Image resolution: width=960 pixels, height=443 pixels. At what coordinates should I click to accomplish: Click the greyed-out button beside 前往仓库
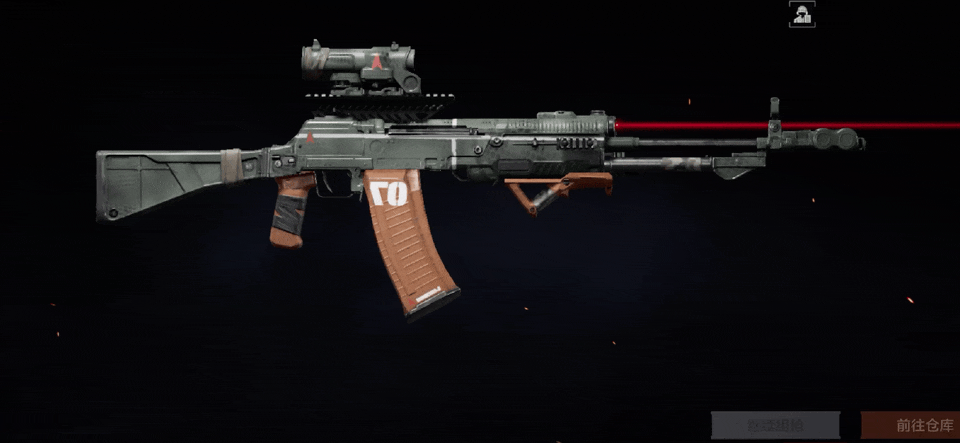point(776,425)
